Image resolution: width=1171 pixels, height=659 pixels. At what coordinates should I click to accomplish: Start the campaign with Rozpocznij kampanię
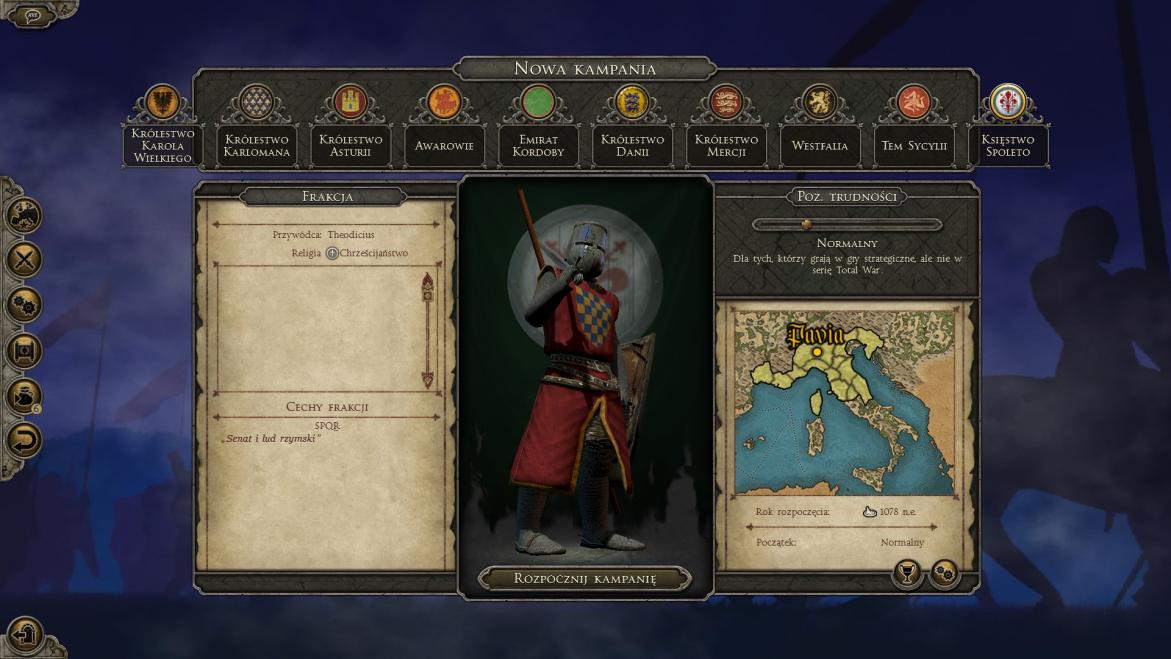coord(585,578)
